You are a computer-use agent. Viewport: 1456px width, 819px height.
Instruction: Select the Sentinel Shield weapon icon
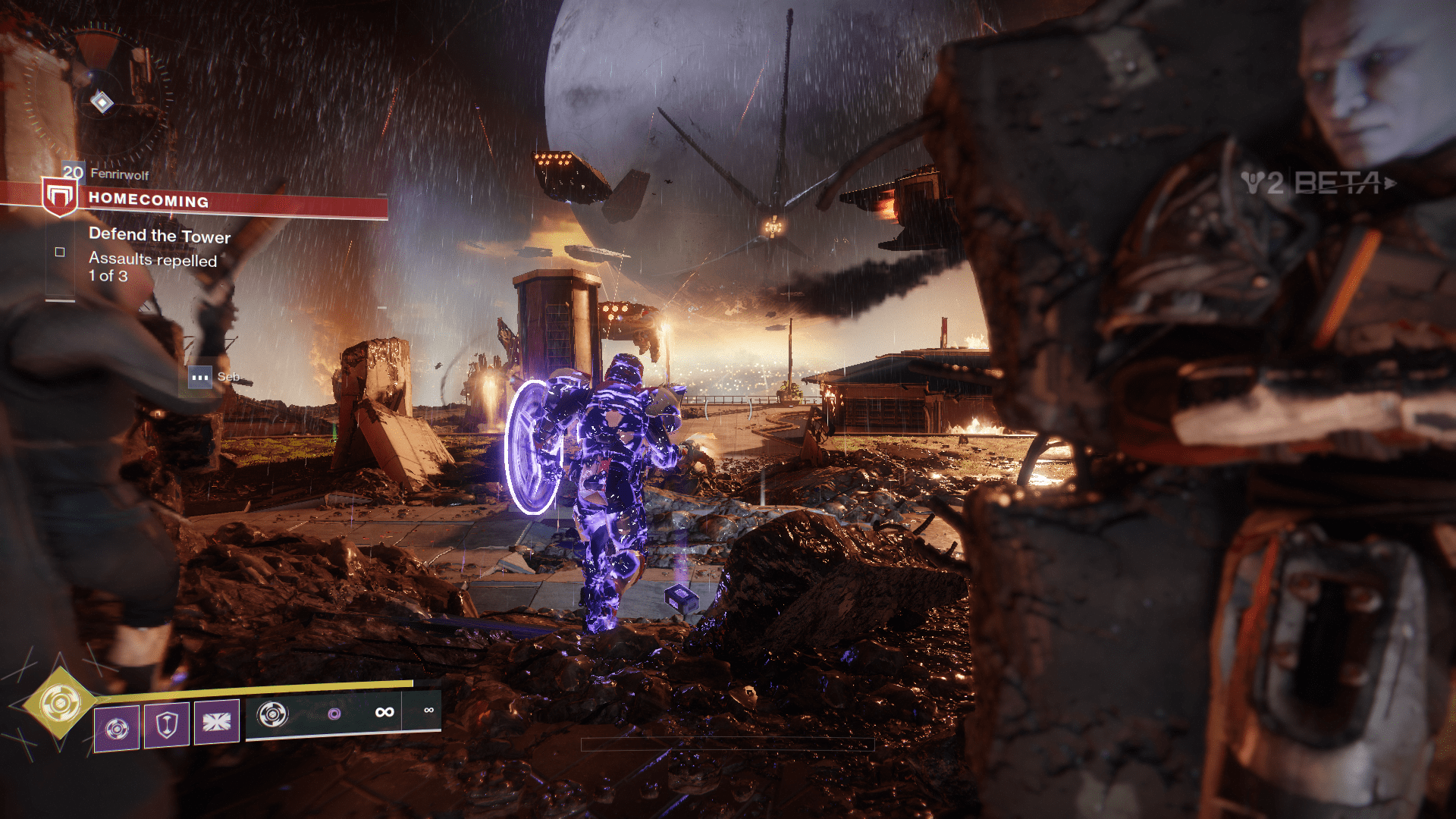coord(273,714)
